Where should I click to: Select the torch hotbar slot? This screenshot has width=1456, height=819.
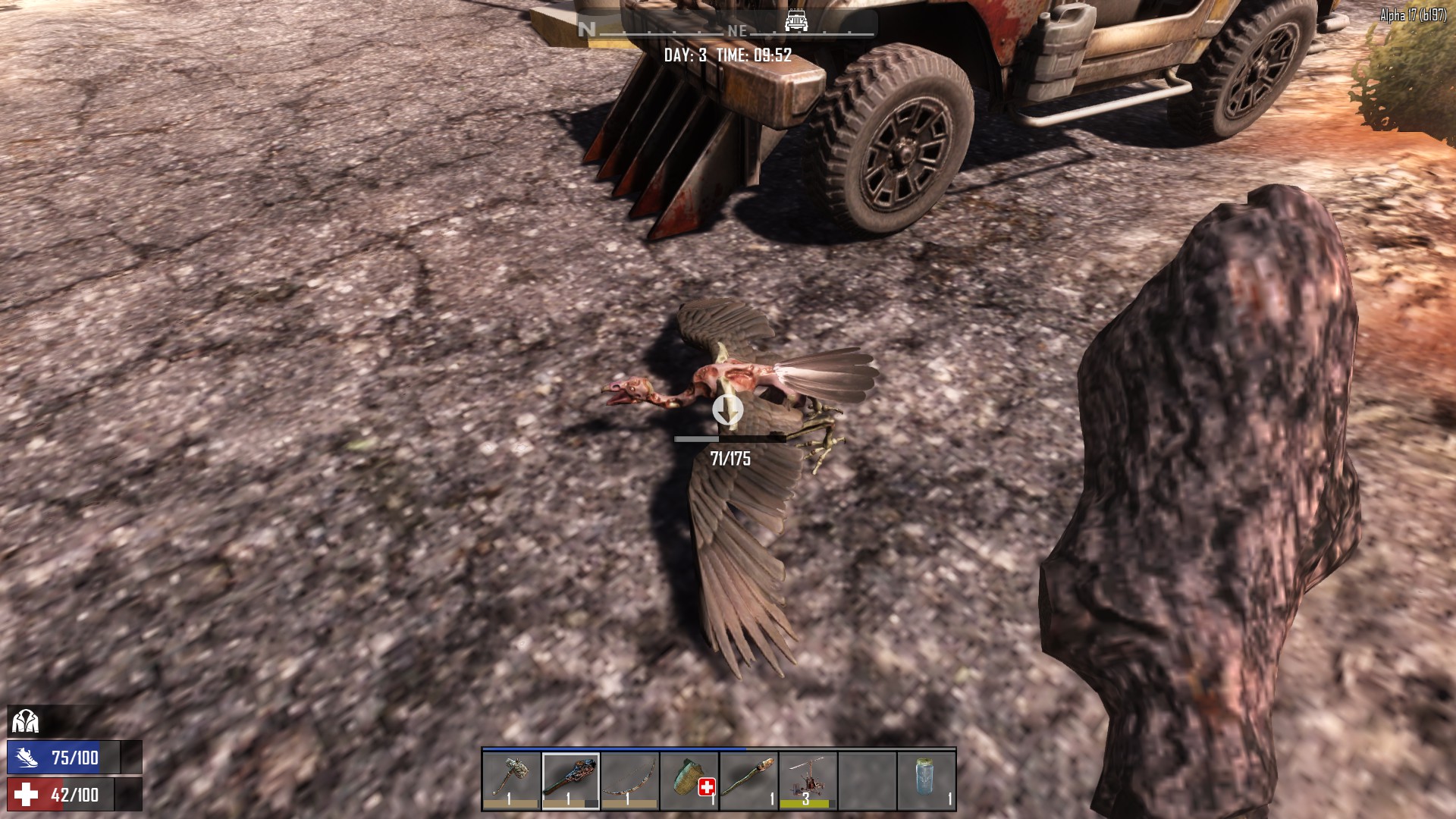pyautogui.click(x=748, y=780)
